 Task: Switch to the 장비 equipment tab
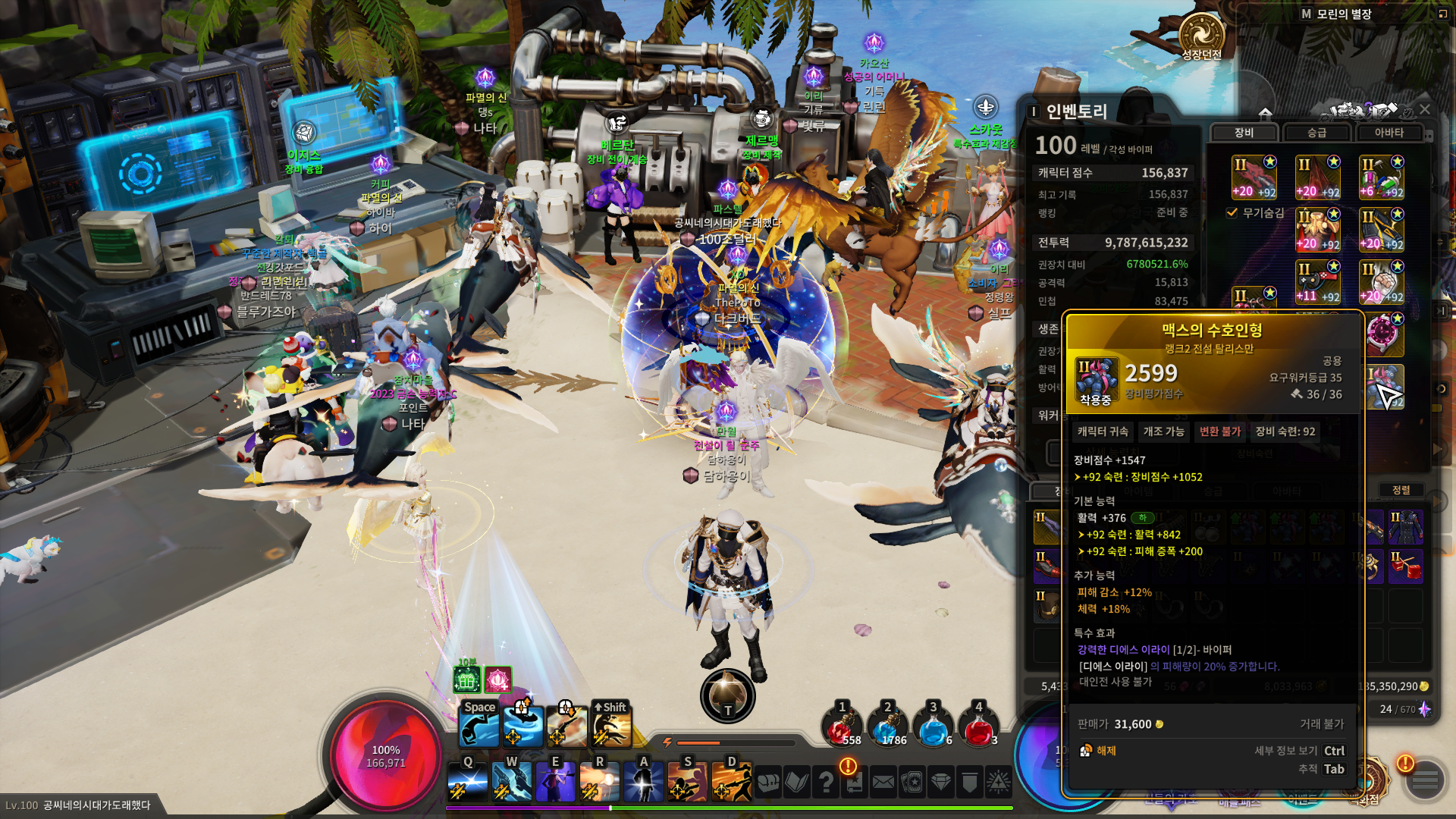click(1244, 133)
